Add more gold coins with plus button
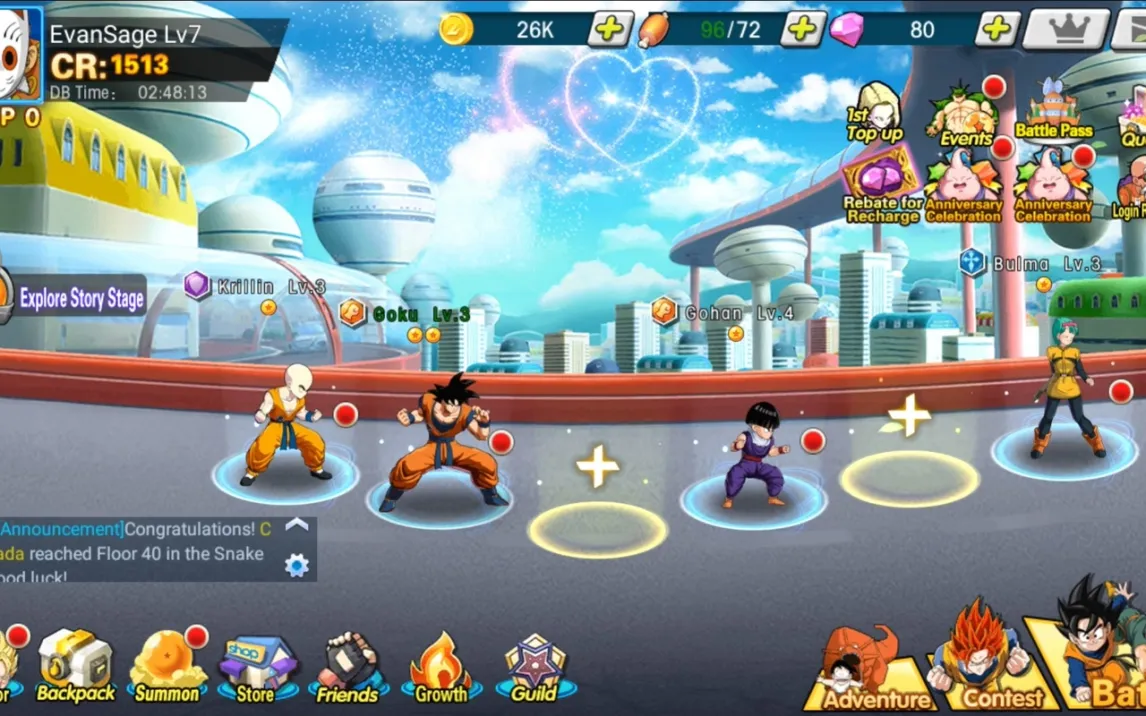This screenshot has width=1146, height=716. click(609, 29)
